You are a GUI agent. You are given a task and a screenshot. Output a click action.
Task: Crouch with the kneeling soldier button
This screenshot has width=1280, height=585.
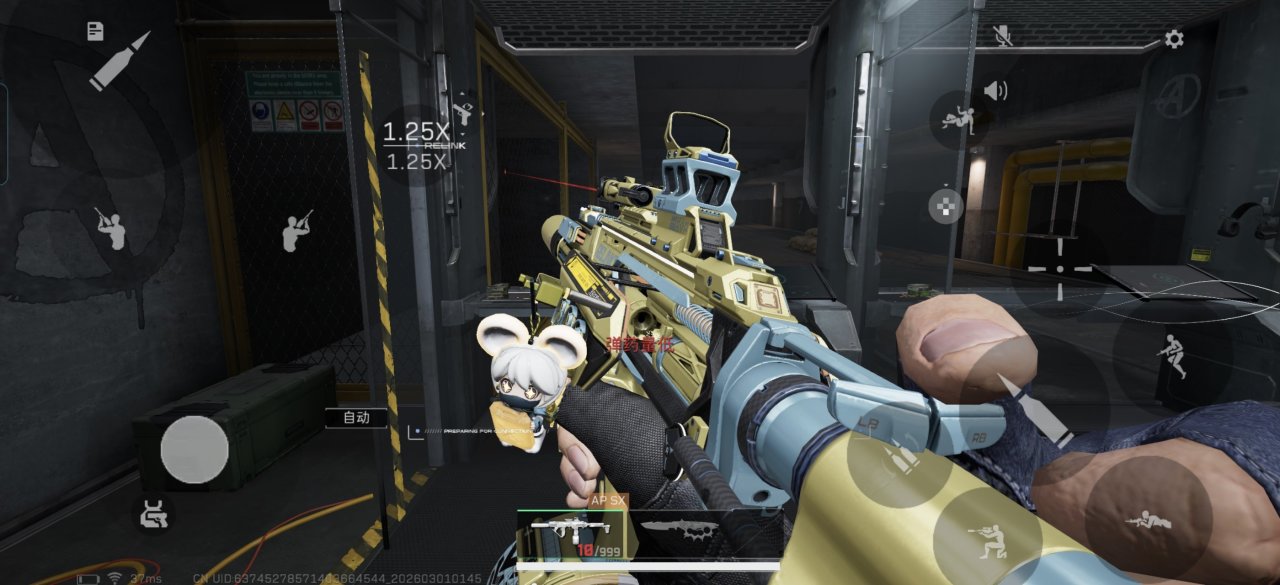pos(986,538)
